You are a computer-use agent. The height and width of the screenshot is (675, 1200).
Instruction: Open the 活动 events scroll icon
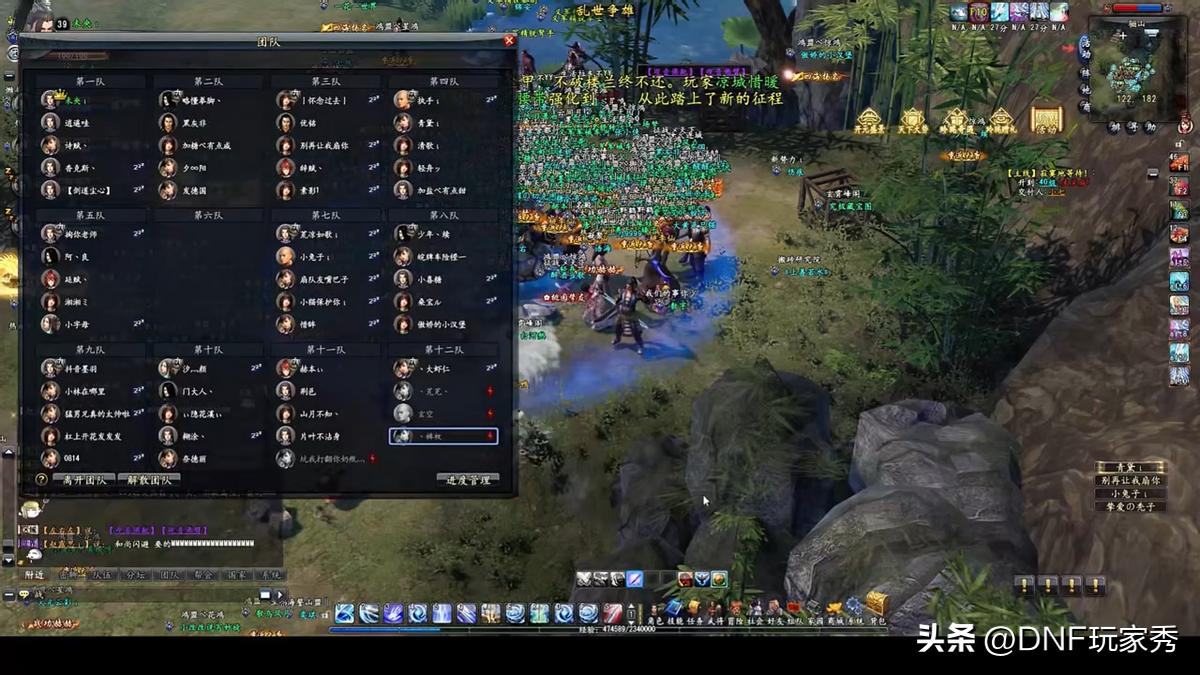[x=1045, y=120]
